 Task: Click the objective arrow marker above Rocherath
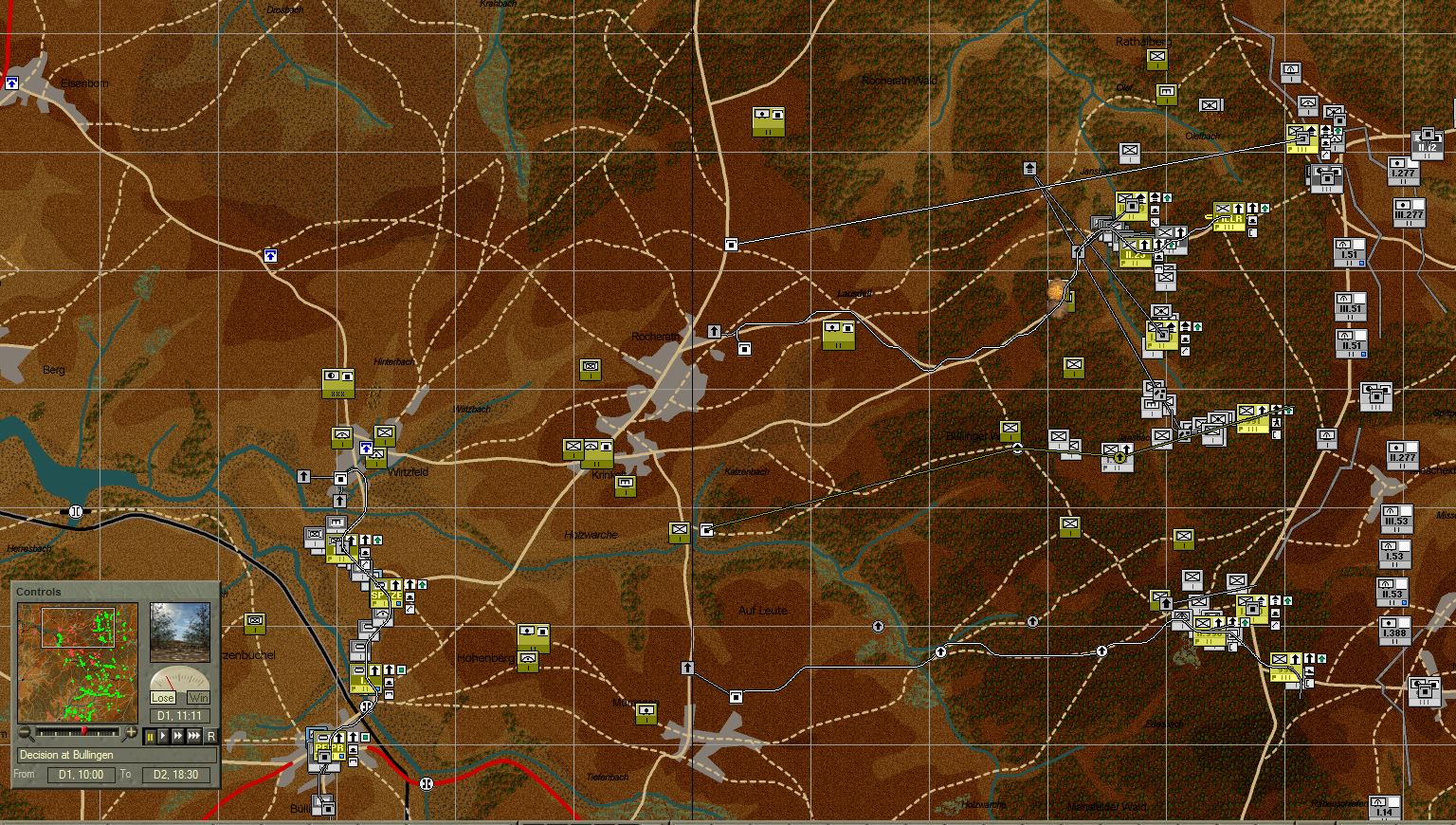pyautogui.click(x=714, y=333)
